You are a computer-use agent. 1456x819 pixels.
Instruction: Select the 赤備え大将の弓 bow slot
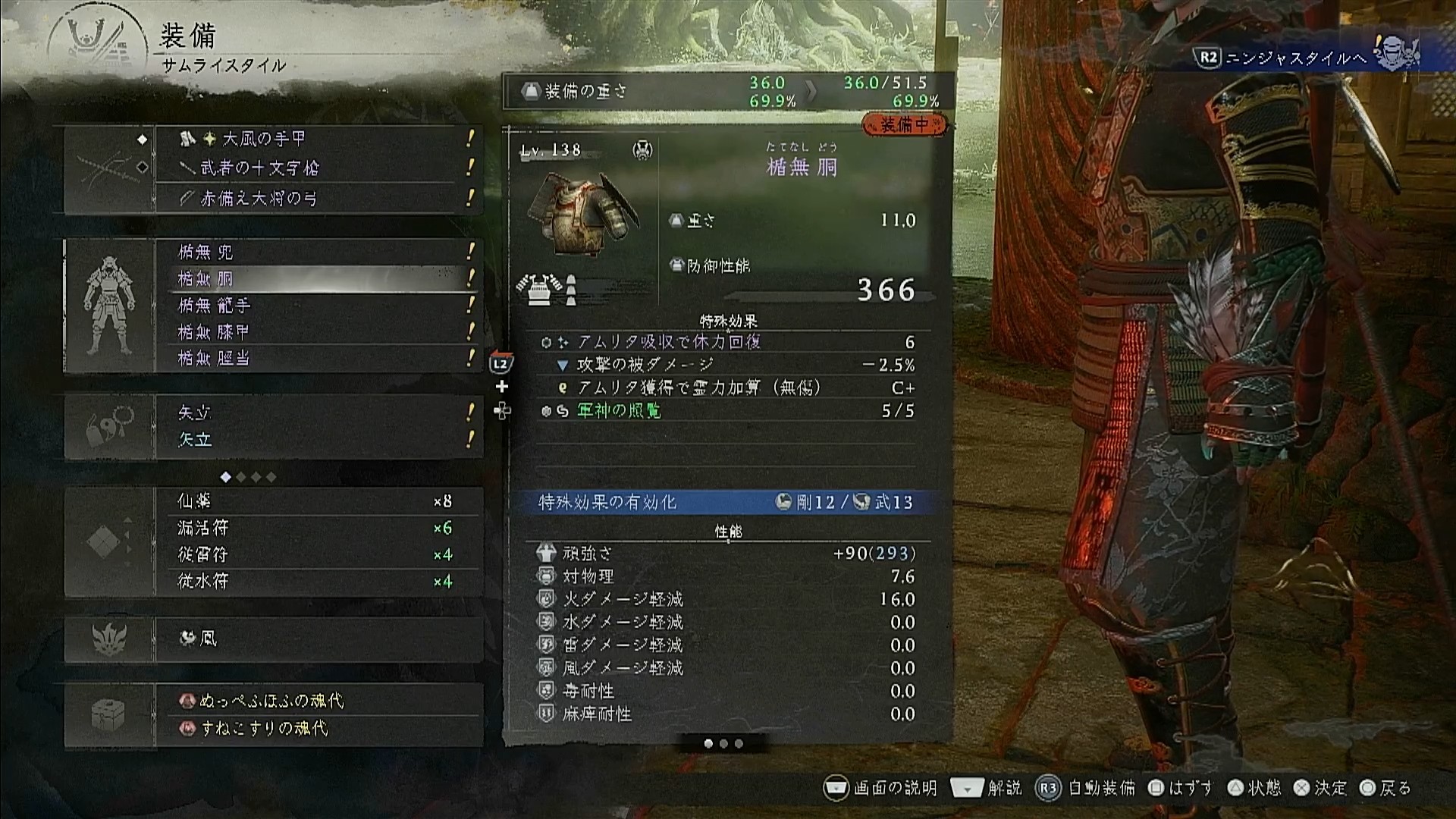(x=317, y=199)
